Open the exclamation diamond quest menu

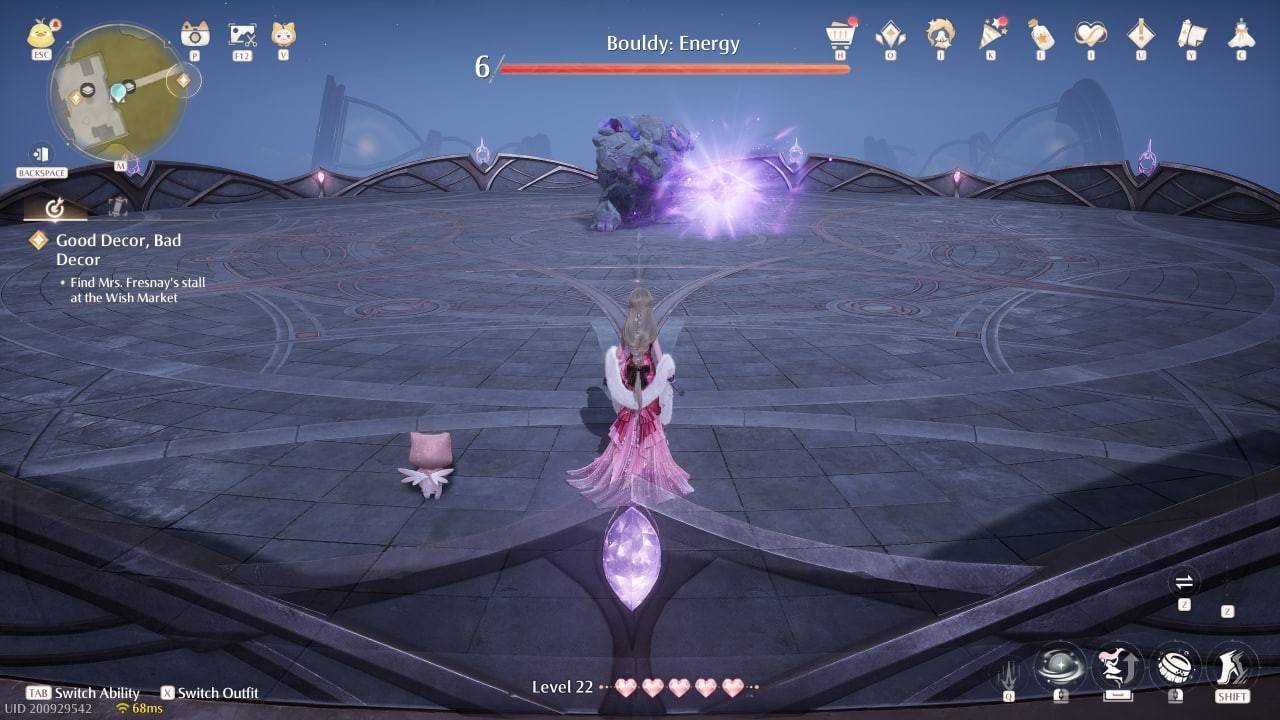(1141, 35)
